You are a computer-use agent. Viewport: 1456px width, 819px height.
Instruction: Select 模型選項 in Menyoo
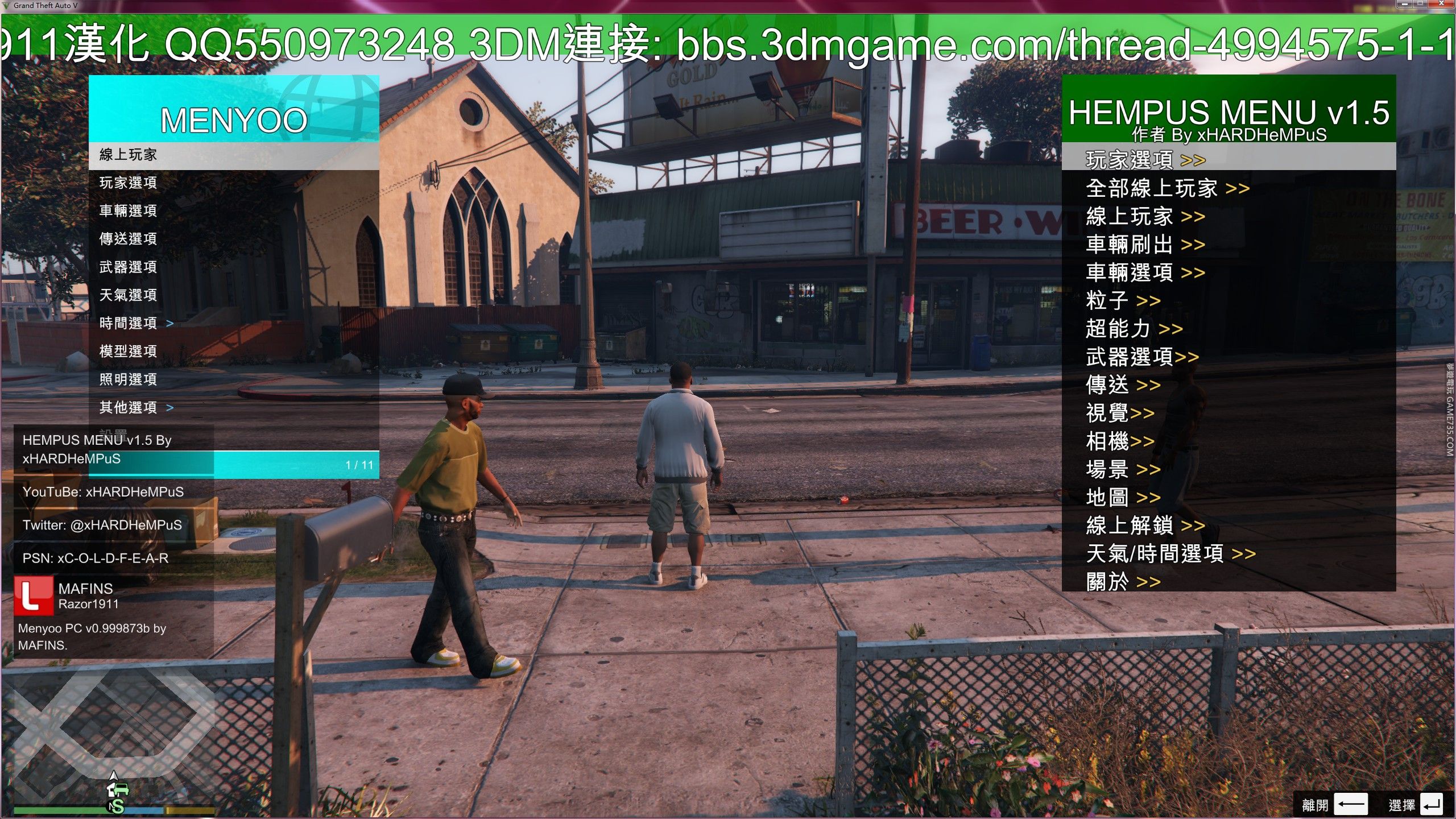128,351
